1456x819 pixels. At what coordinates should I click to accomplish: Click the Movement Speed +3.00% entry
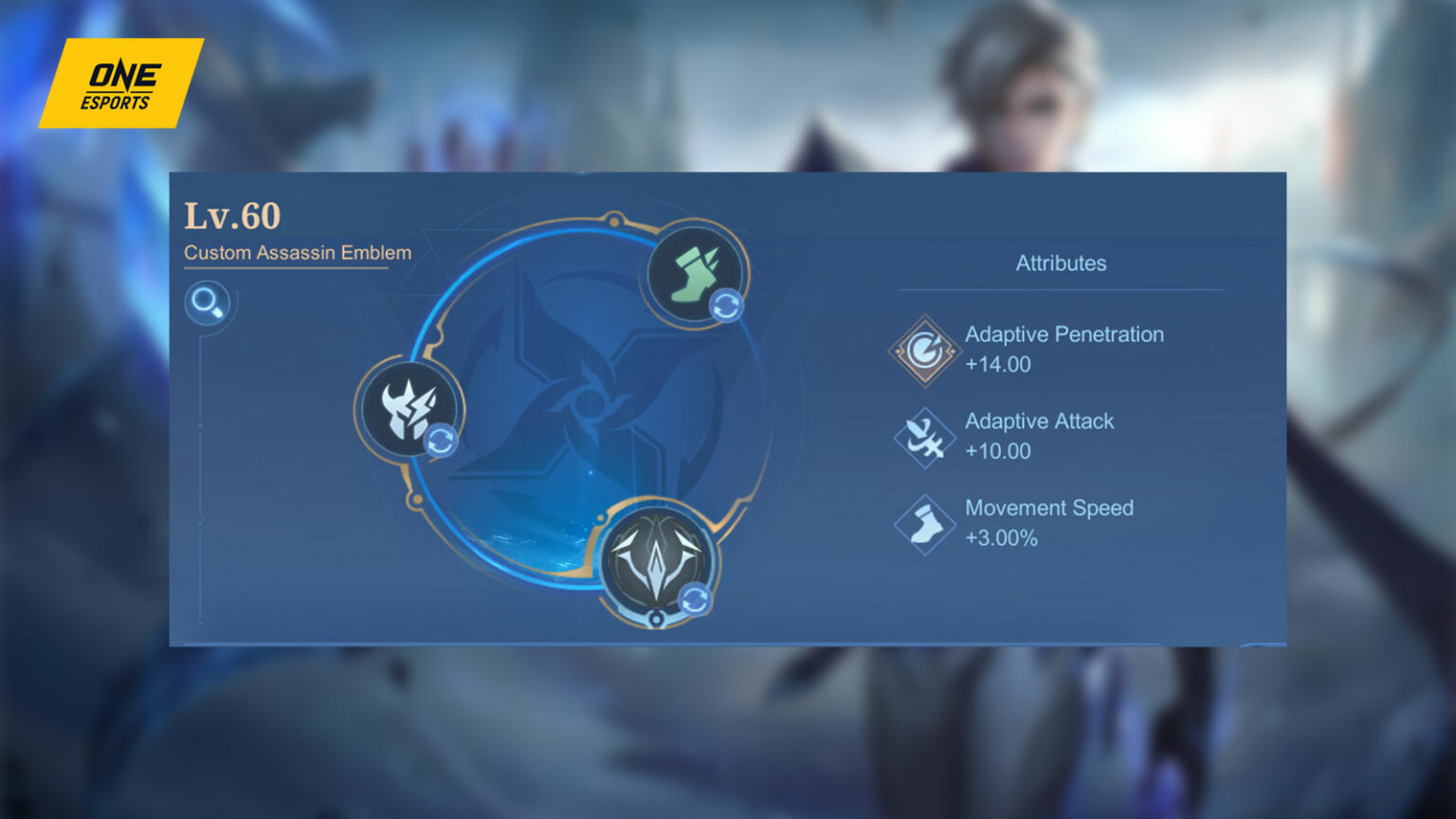[1048, 522]
